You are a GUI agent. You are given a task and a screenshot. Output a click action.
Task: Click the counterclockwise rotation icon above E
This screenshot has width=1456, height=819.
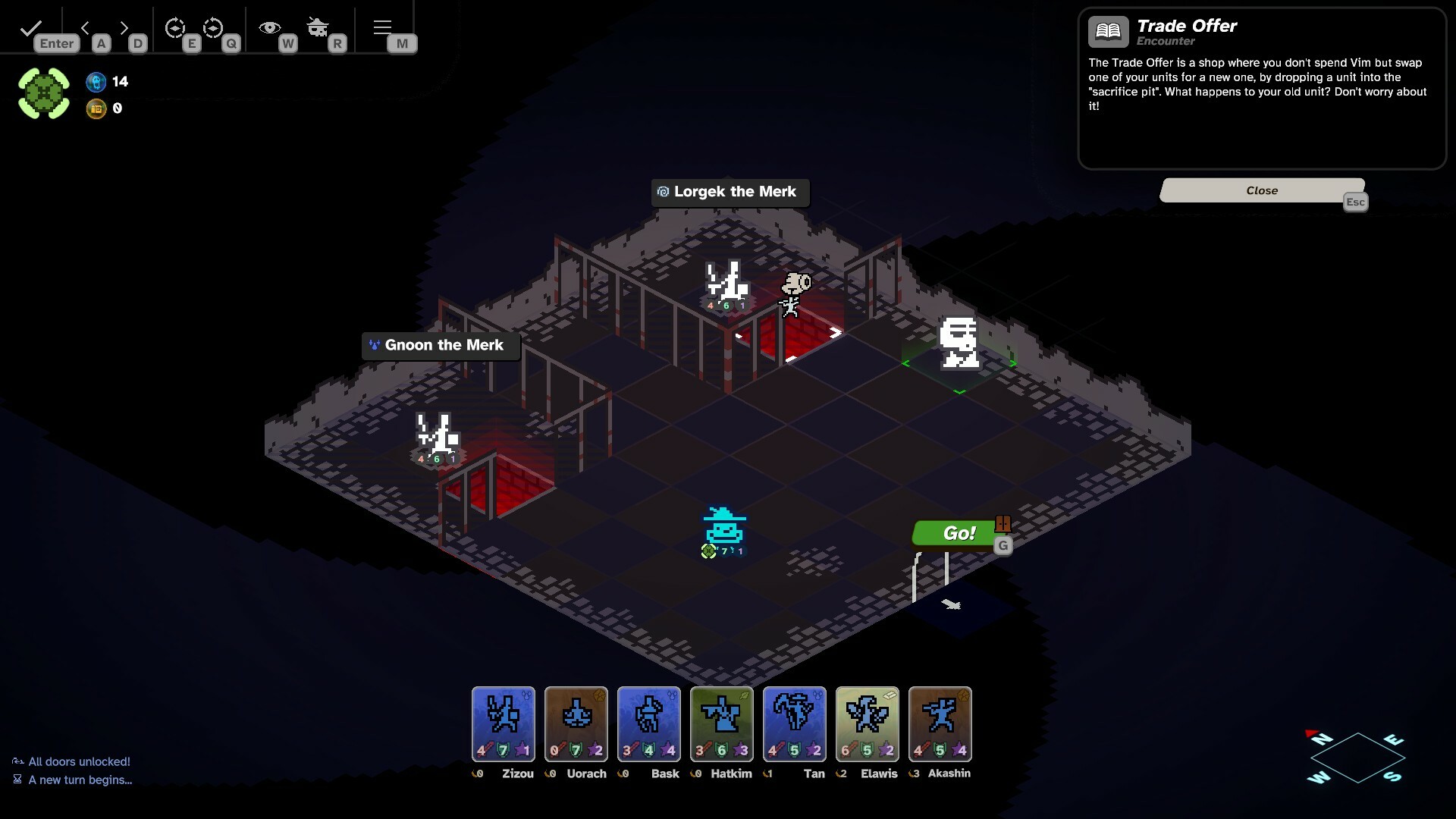click(176, 29)
